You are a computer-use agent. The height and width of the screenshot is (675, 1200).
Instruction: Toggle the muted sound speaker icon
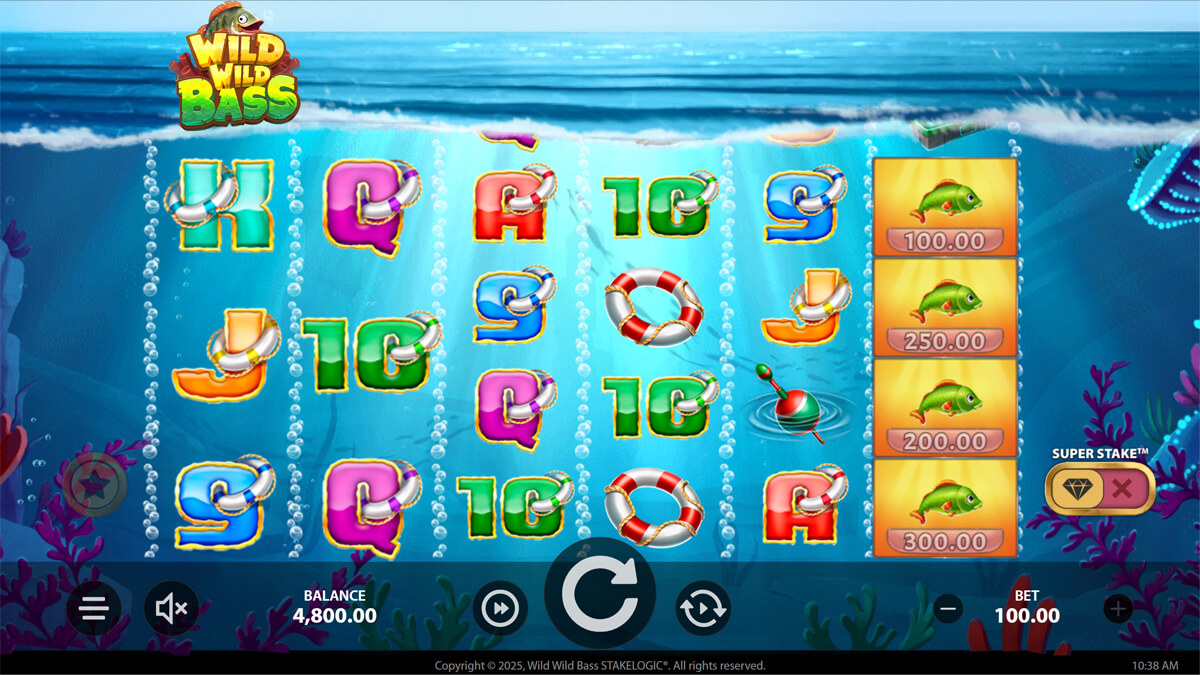pyautogui.click(x=171, y=608)
